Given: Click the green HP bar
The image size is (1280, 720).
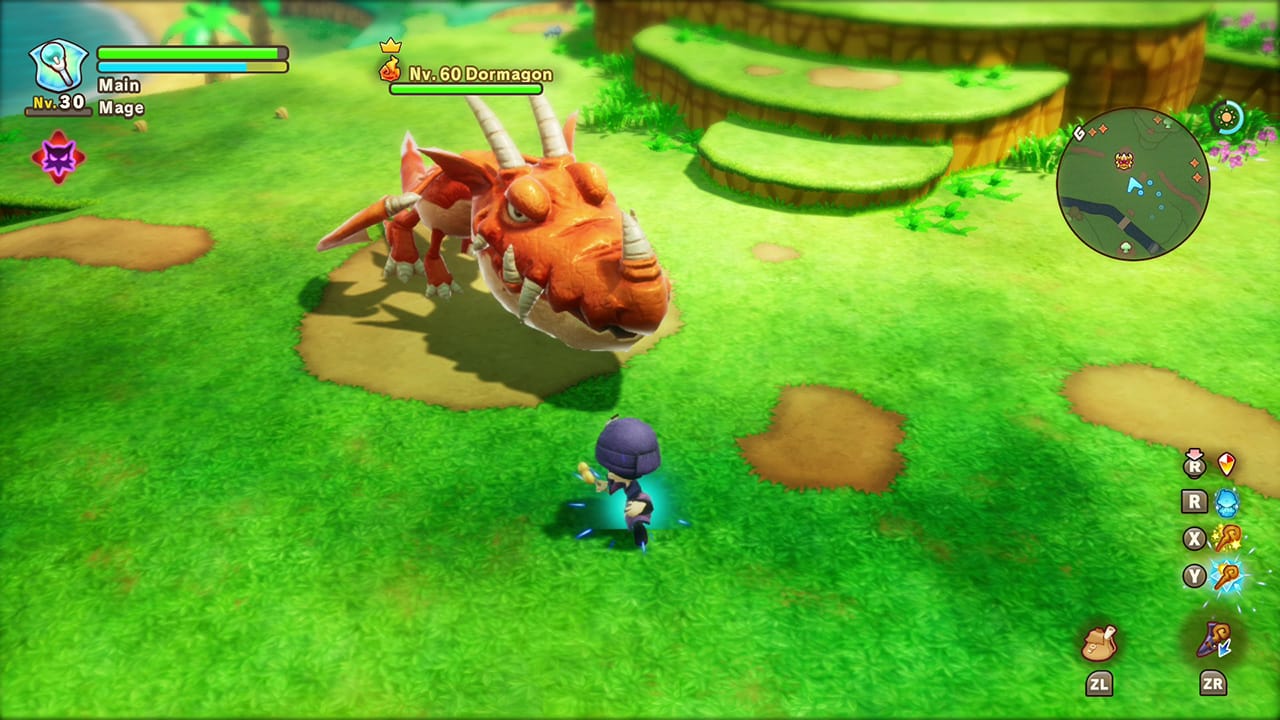Looking at the screenshot, I should click(190, 51).
